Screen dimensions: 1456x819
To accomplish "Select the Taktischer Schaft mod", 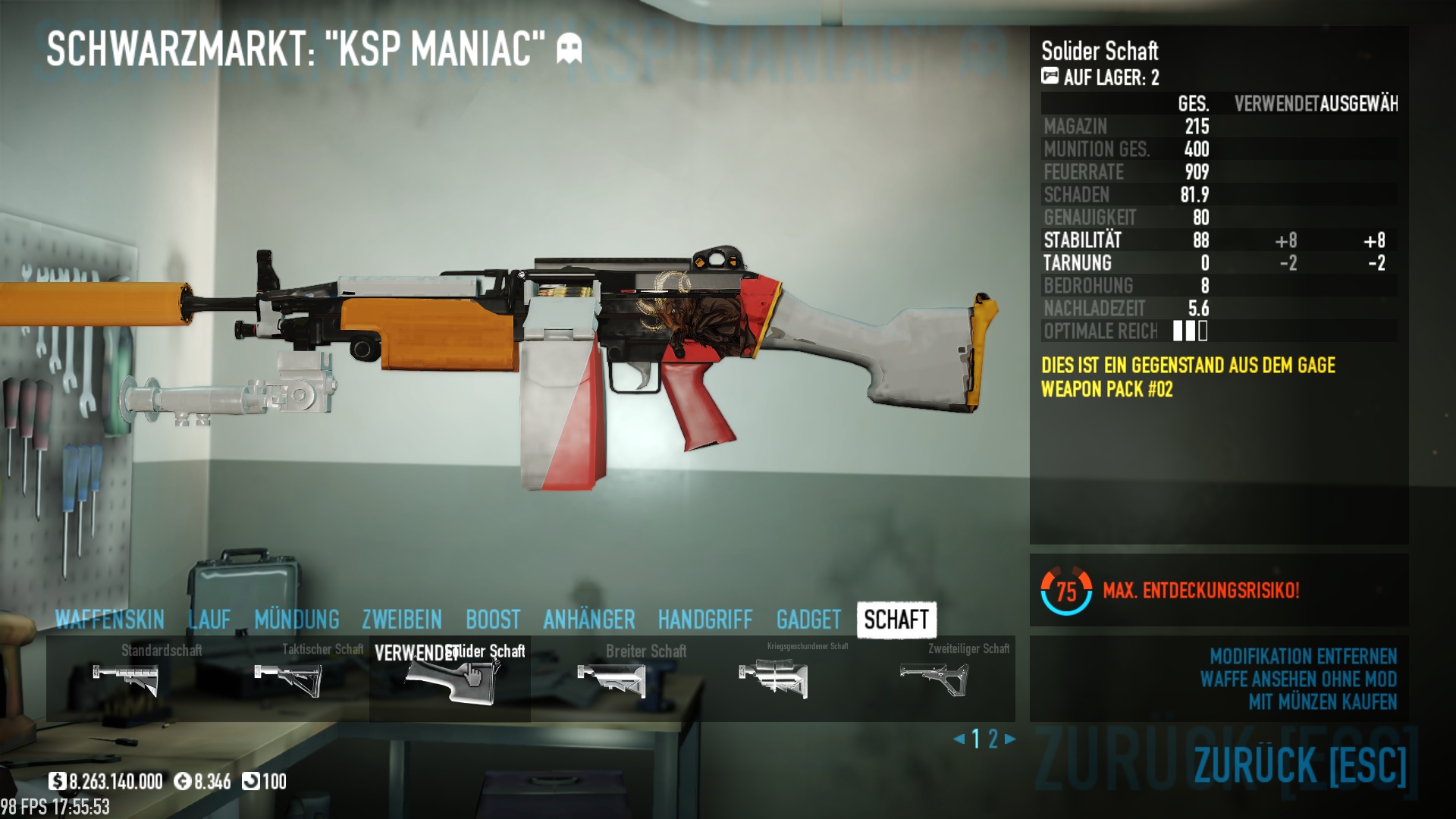I will click(x=288, y=679).
